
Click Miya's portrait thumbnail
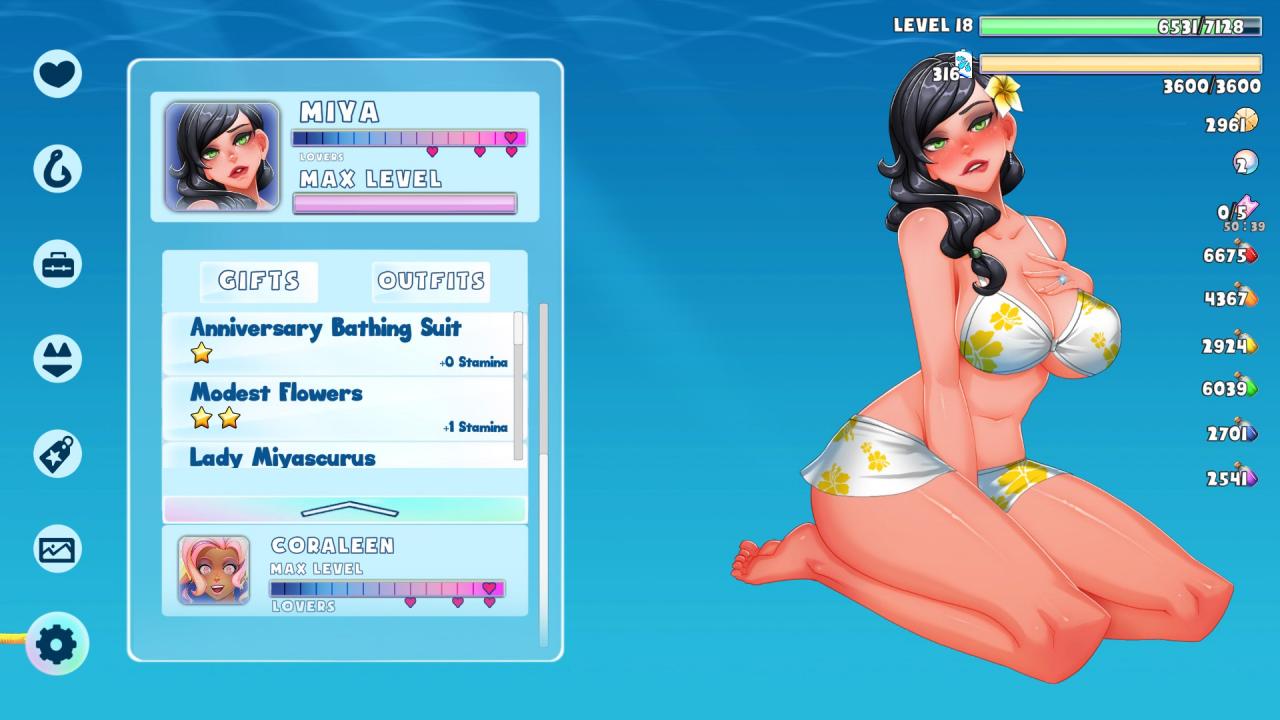coord(222,156)
